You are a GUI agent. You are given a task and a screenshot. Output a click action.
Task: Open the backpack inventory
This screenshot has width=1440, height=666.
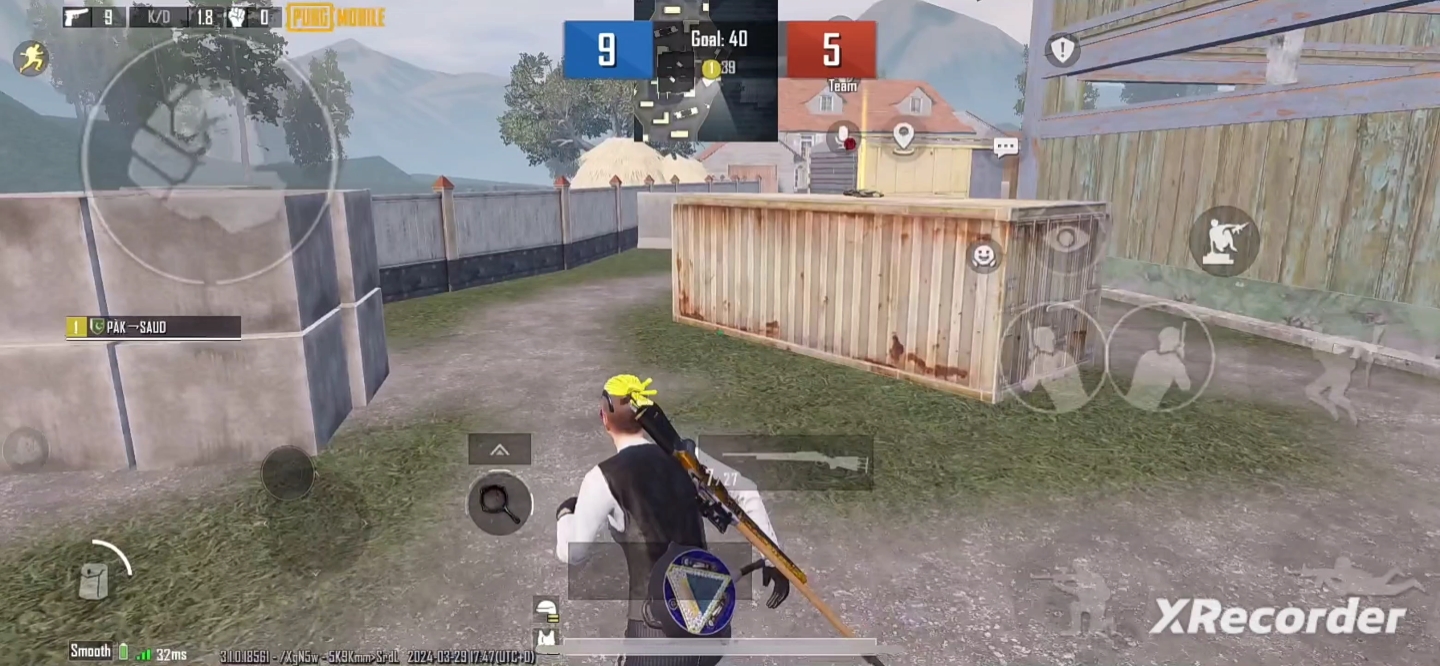[x=94, y=580]
